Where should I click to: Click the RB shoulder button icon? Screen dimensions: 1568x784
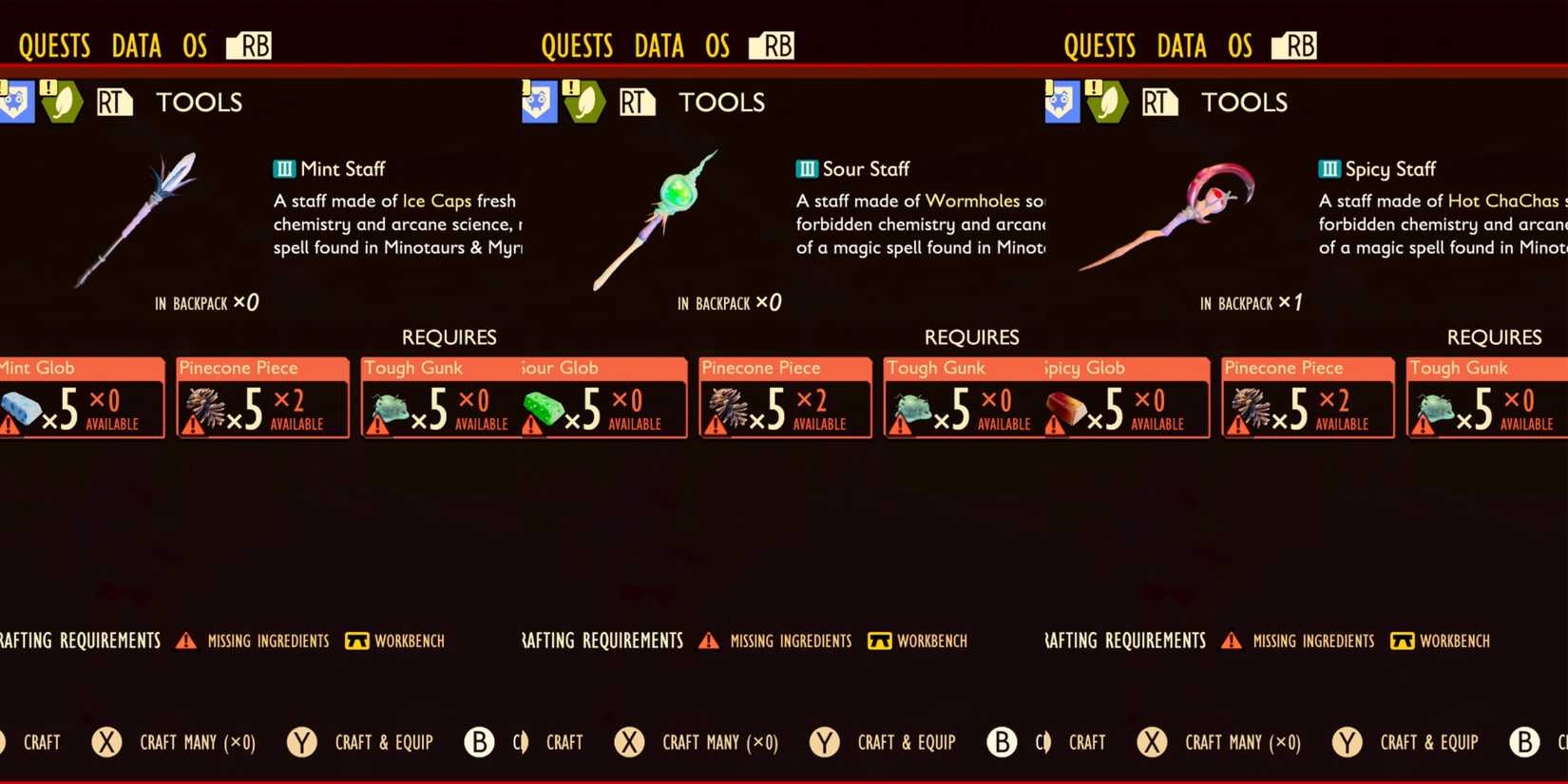(250, 44)
